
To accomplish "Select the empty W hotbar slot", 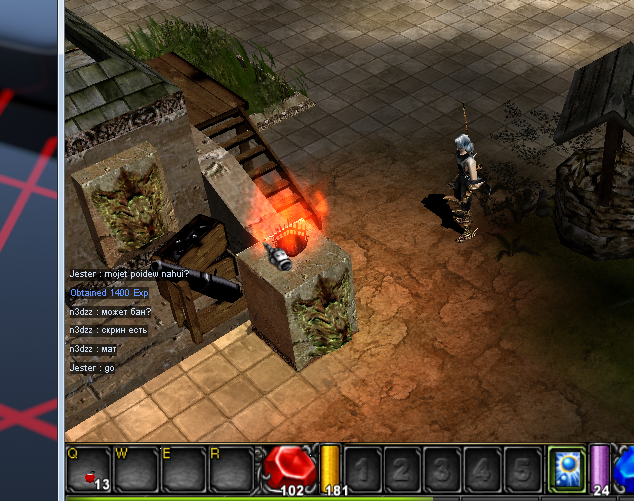I will point(137,470).
